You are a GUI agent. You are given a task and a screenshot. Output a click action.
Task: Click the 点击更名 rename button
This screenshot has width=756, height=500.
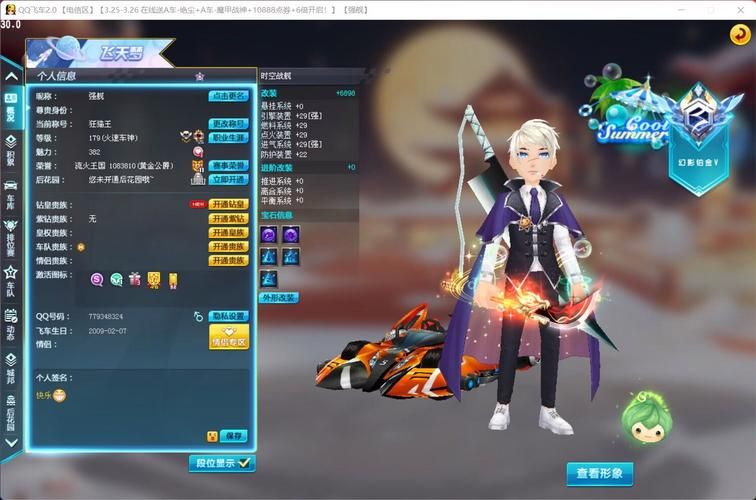pyautogui.click(x=228, y=96)
